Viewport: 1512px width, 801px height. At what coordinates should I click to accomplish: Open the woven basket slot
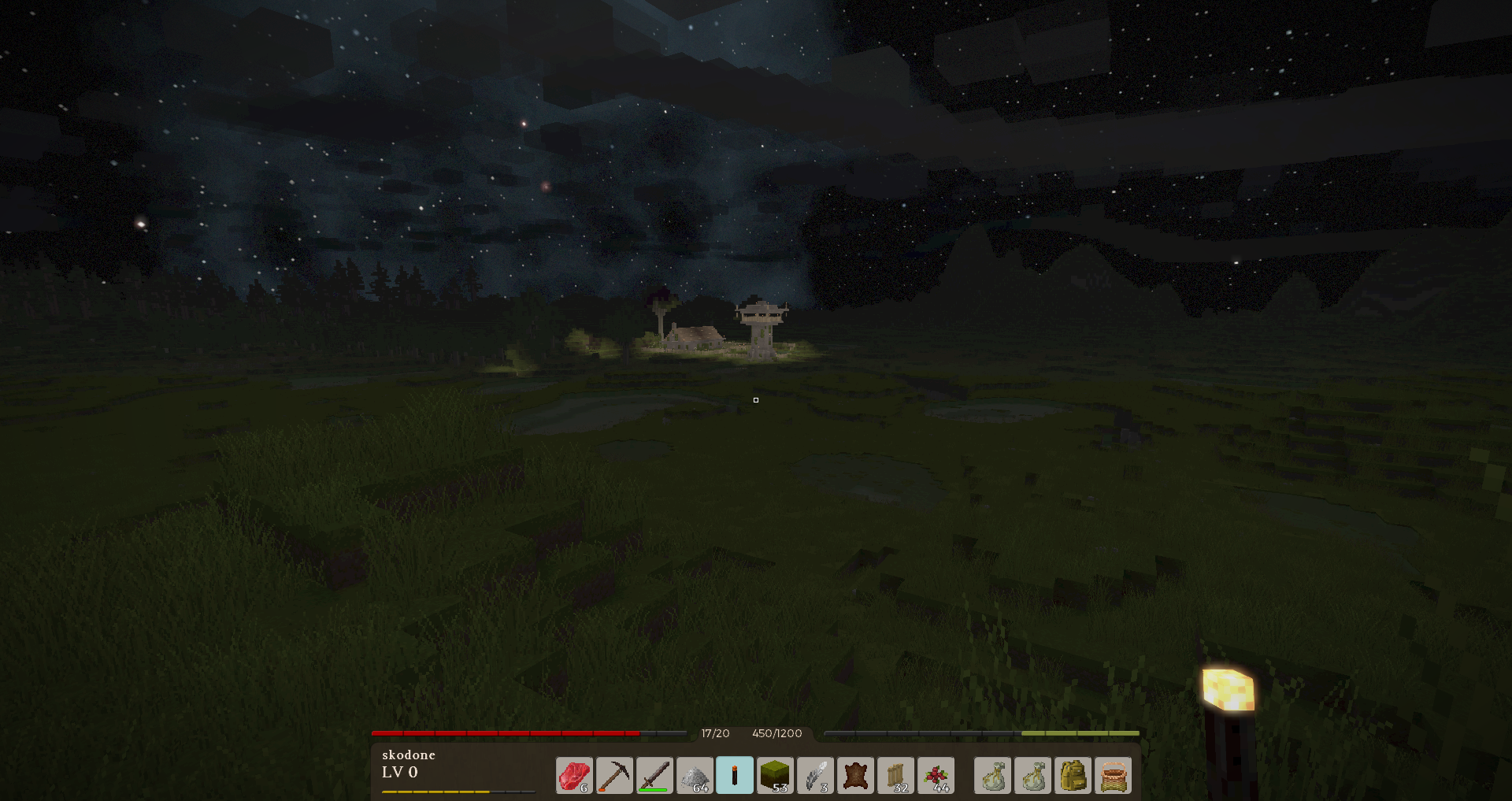[x=1113, y=776]
